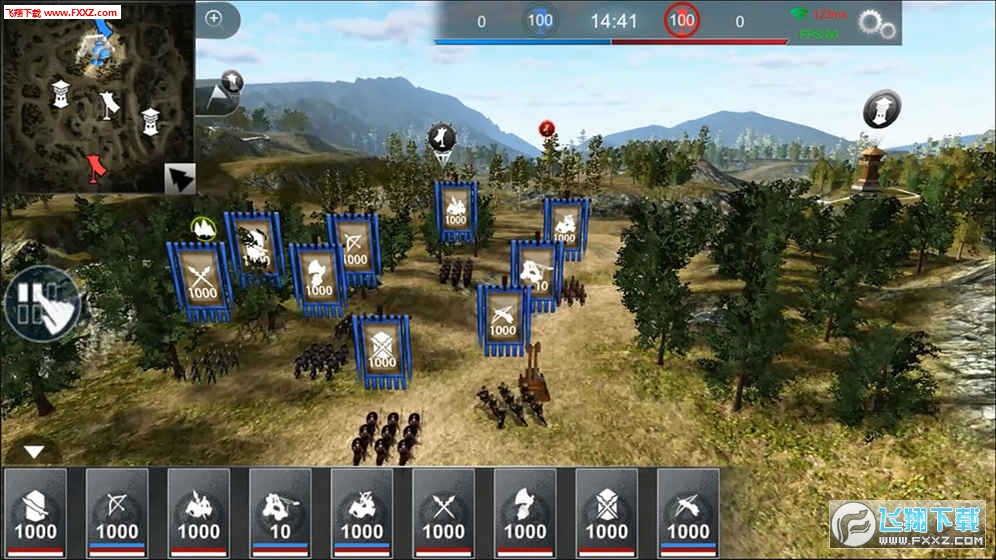The height and width of the screenshot is (560, 996).
Task: Select the catapult banner on battlefield
Action: [x=537, y=275]
